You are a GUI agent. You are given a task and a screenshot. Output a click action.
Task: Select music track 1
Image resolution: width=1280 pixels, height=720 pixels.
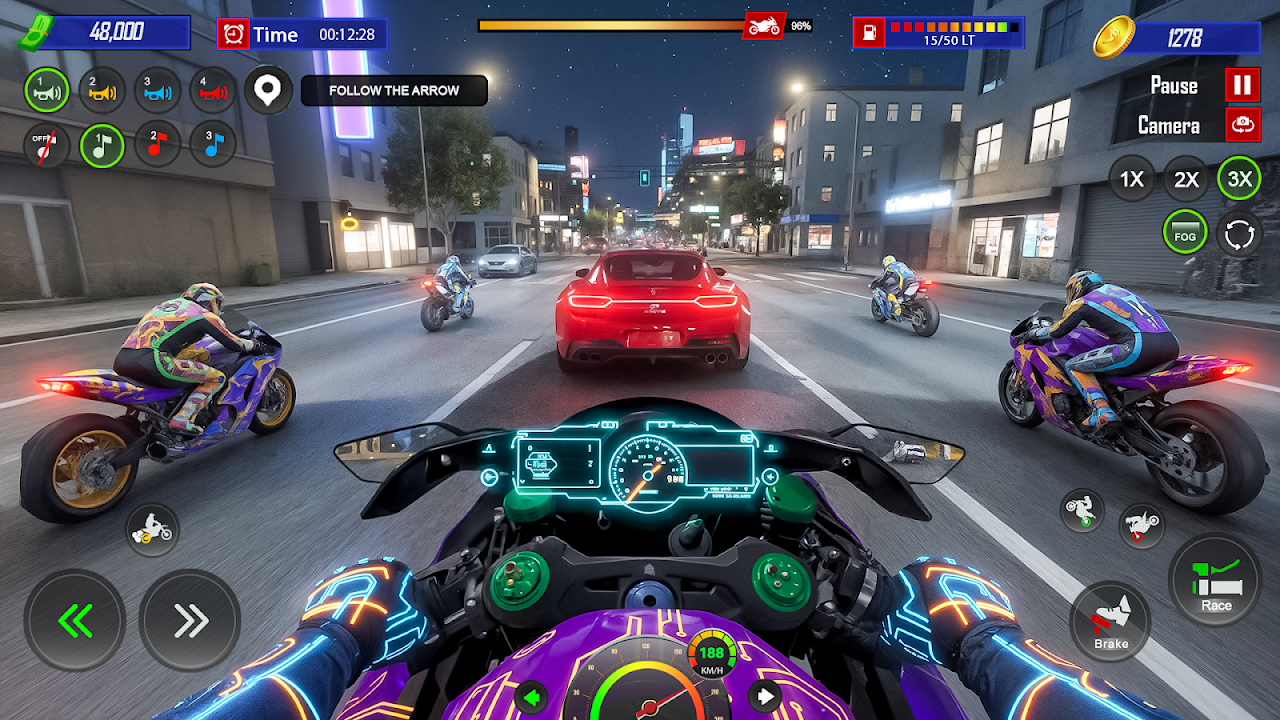click(102, 146)
